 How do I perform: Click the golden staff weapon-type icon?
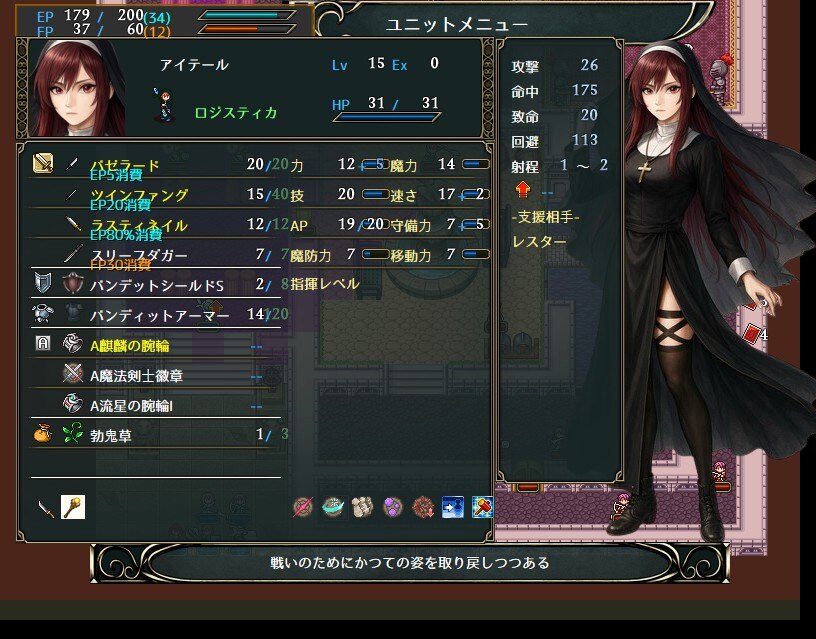tap(72, 507)
